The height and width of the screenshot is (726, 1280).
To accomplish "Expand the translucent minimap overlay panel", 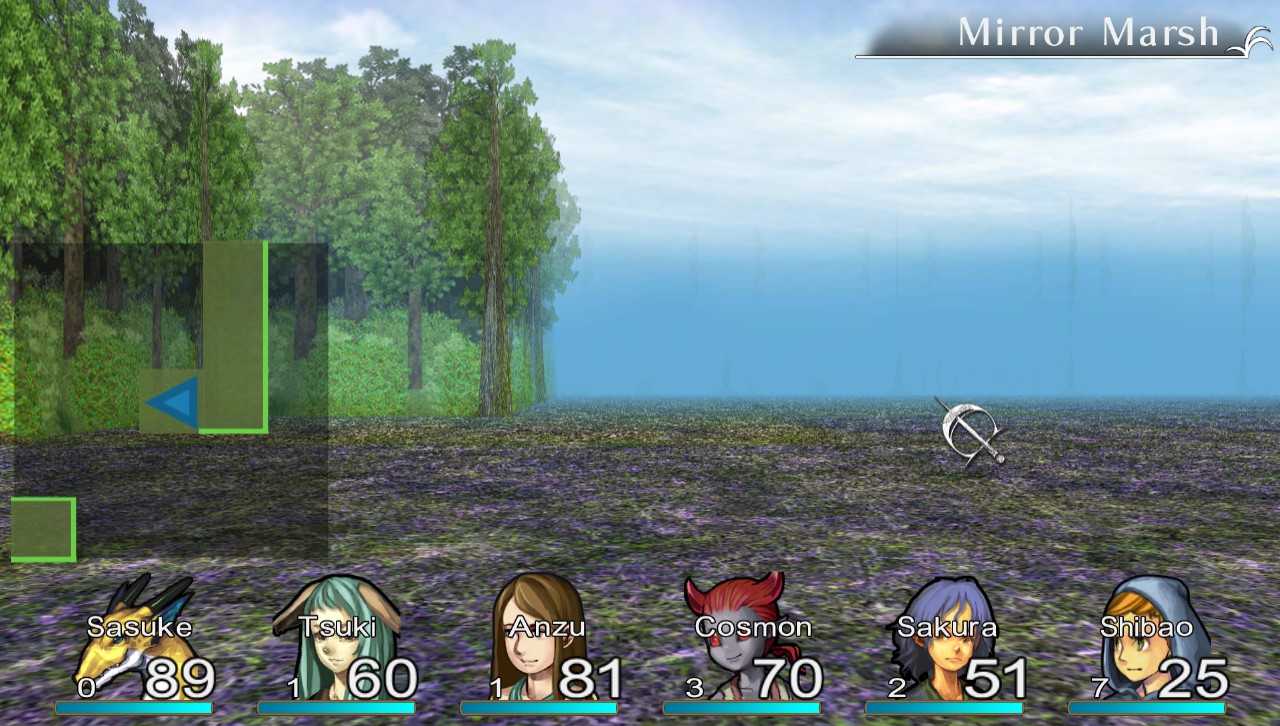I will coord(170,395).
